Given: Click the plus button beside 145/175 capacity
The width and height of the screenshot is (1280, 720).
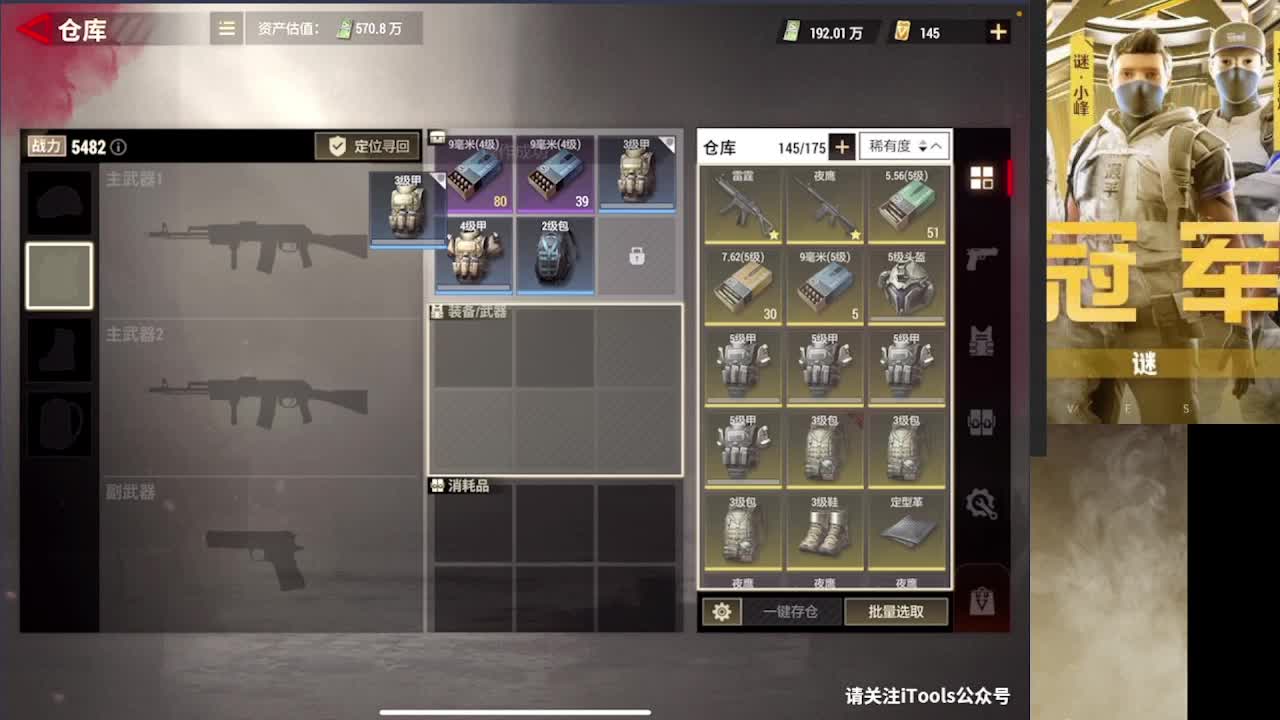Looking at the screenshot, I should tap(842, 146).
